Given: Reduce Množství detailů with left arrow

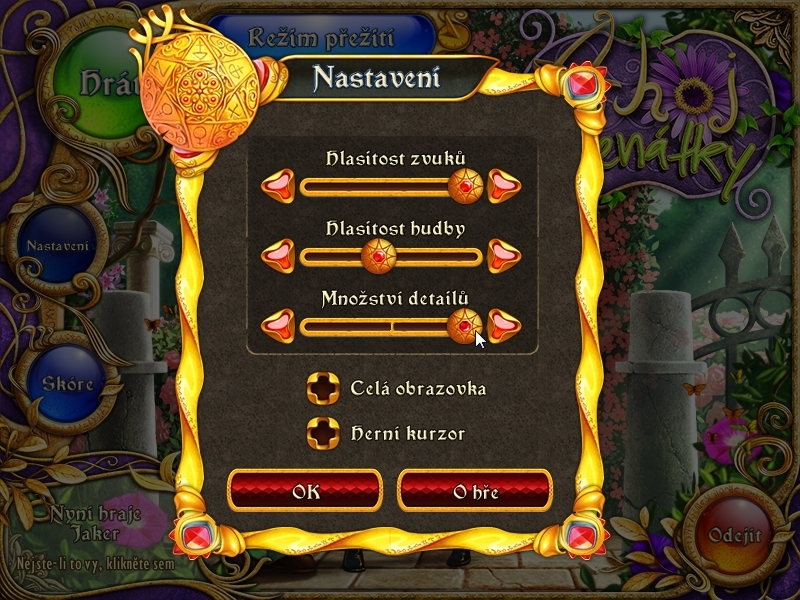Looking at the screenshot, I should tap(278, 325).
